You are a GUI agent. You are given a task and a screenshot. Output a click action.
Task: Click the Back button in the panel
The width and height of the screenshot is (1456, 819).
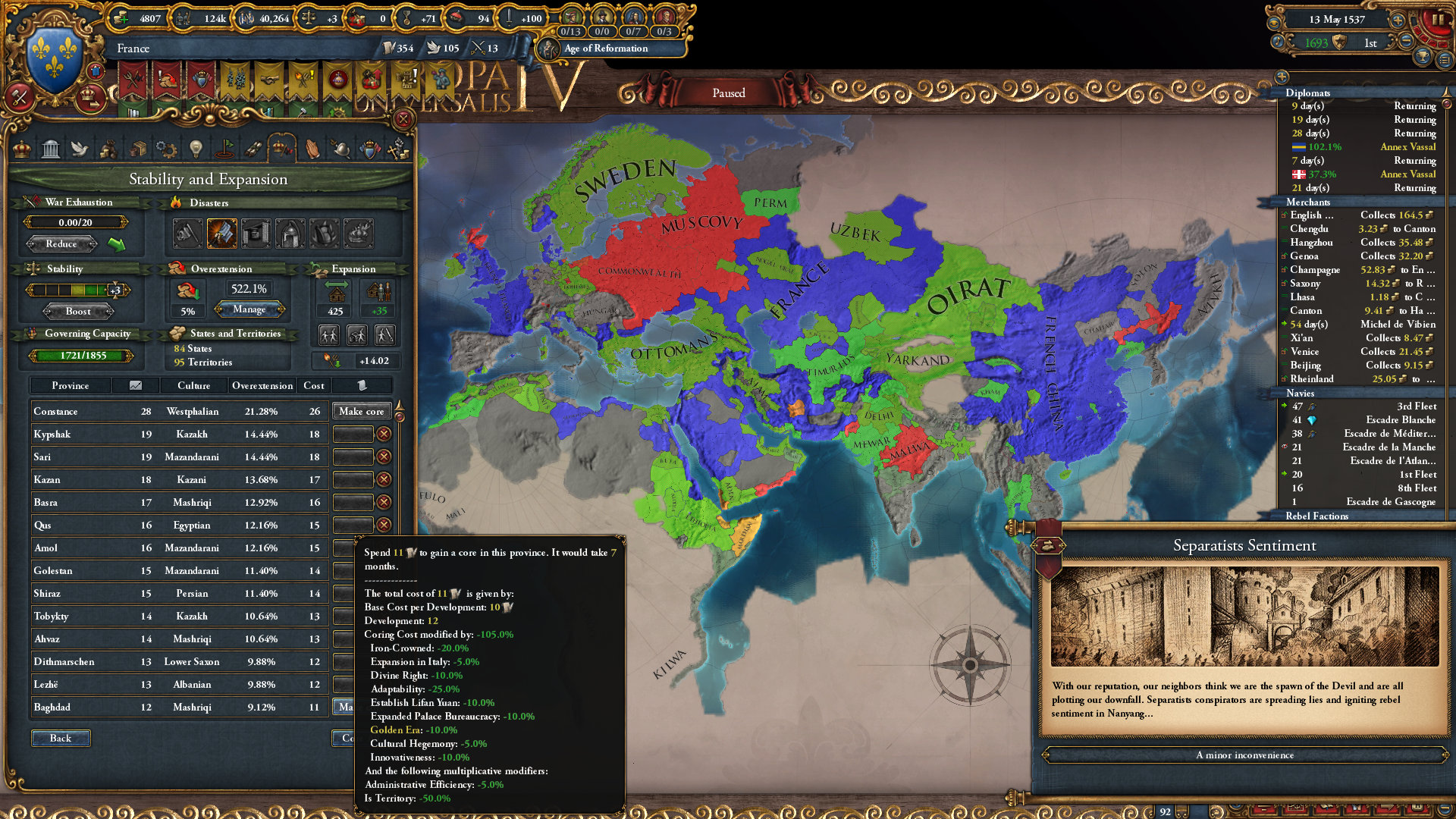(61, 738)
